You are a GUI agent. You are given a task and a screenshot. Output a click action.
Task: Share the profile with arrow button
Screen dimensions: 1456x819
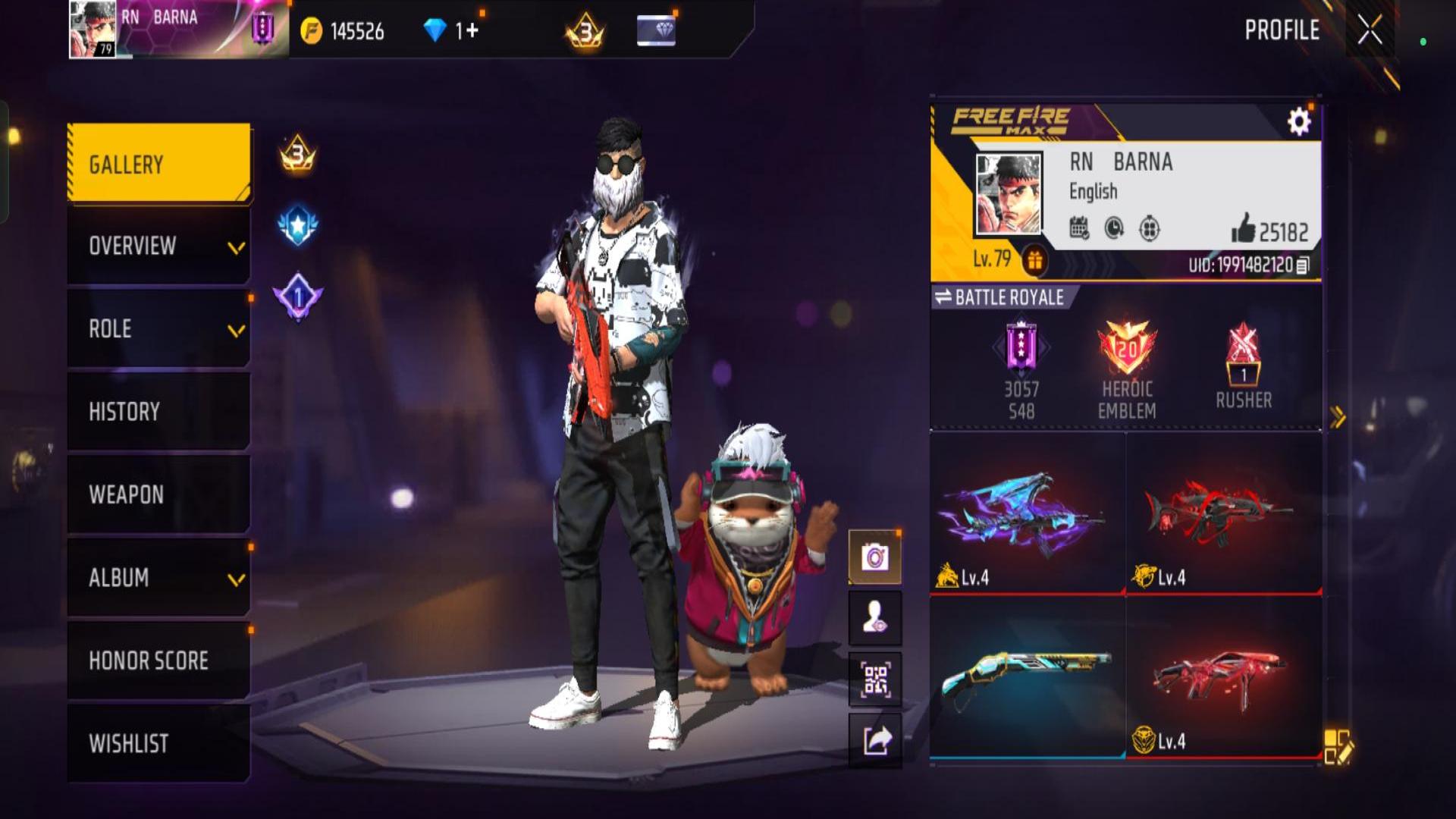[875, 740]
